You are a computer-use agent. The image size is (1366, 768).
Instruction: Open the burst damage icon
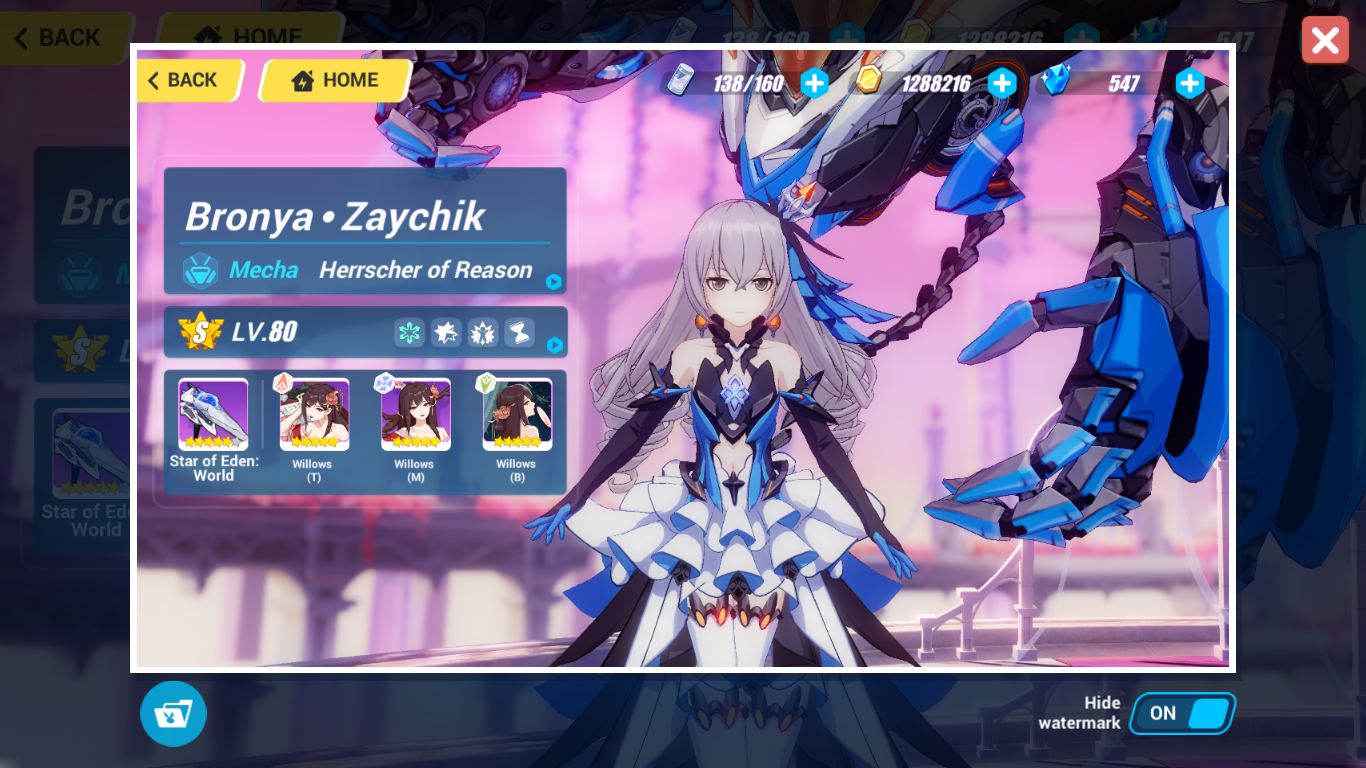(x=483, y=332)
